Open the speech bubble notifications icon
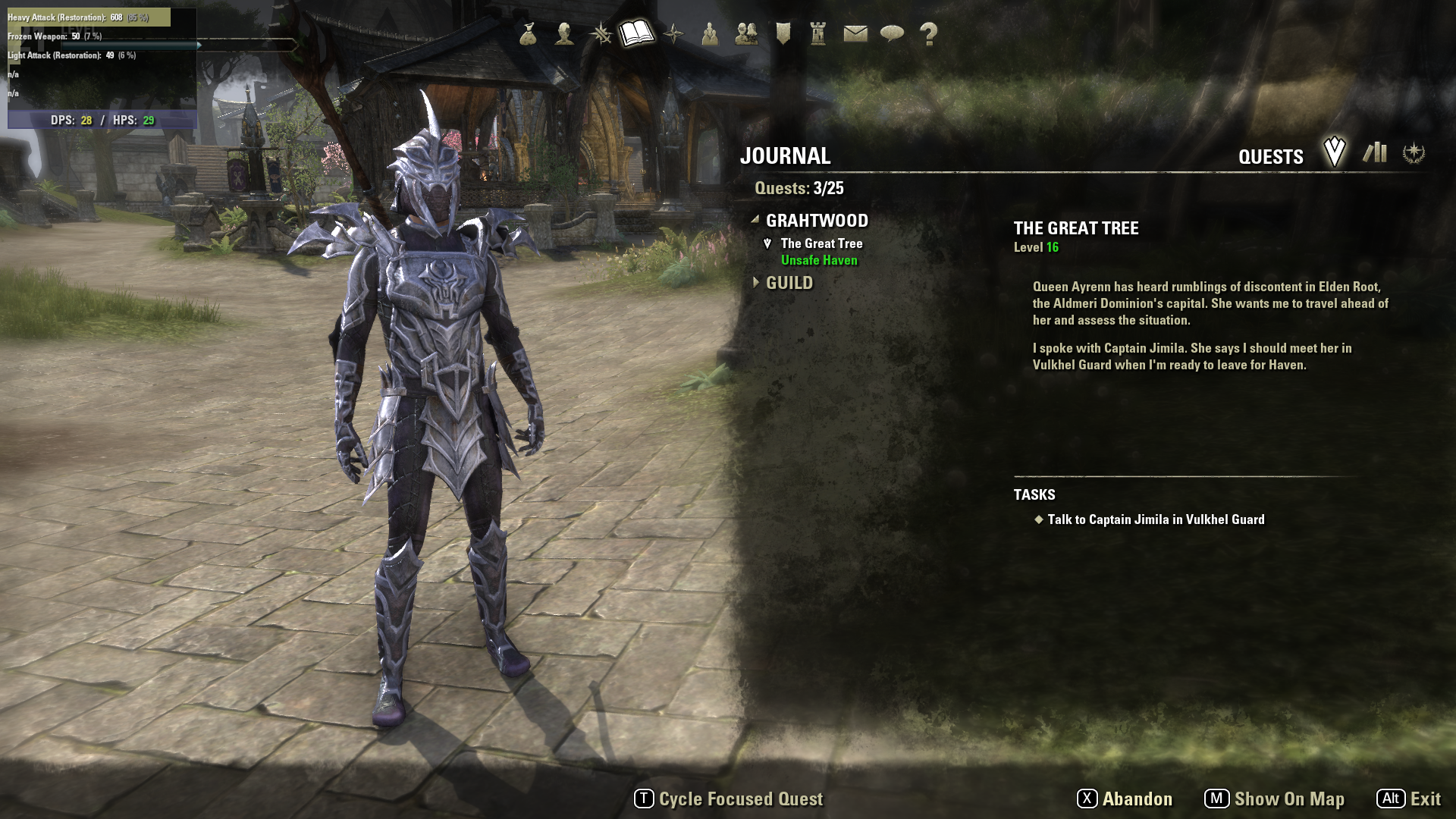Screen dimensions: 1456x819 click(x=892, y=33)
